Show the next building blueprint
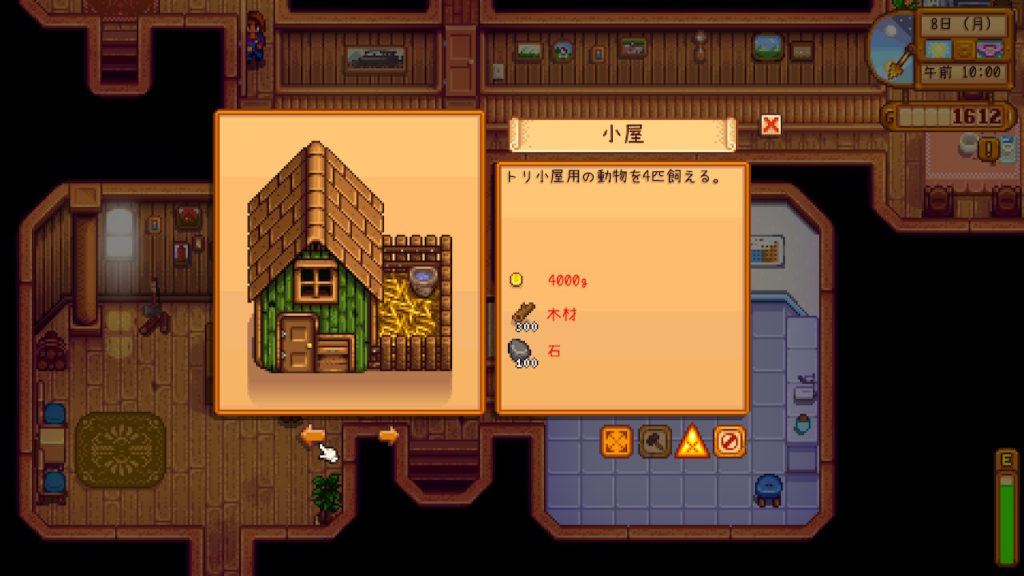Viewport: 1024px width, 576px height. tap(388, 435)
